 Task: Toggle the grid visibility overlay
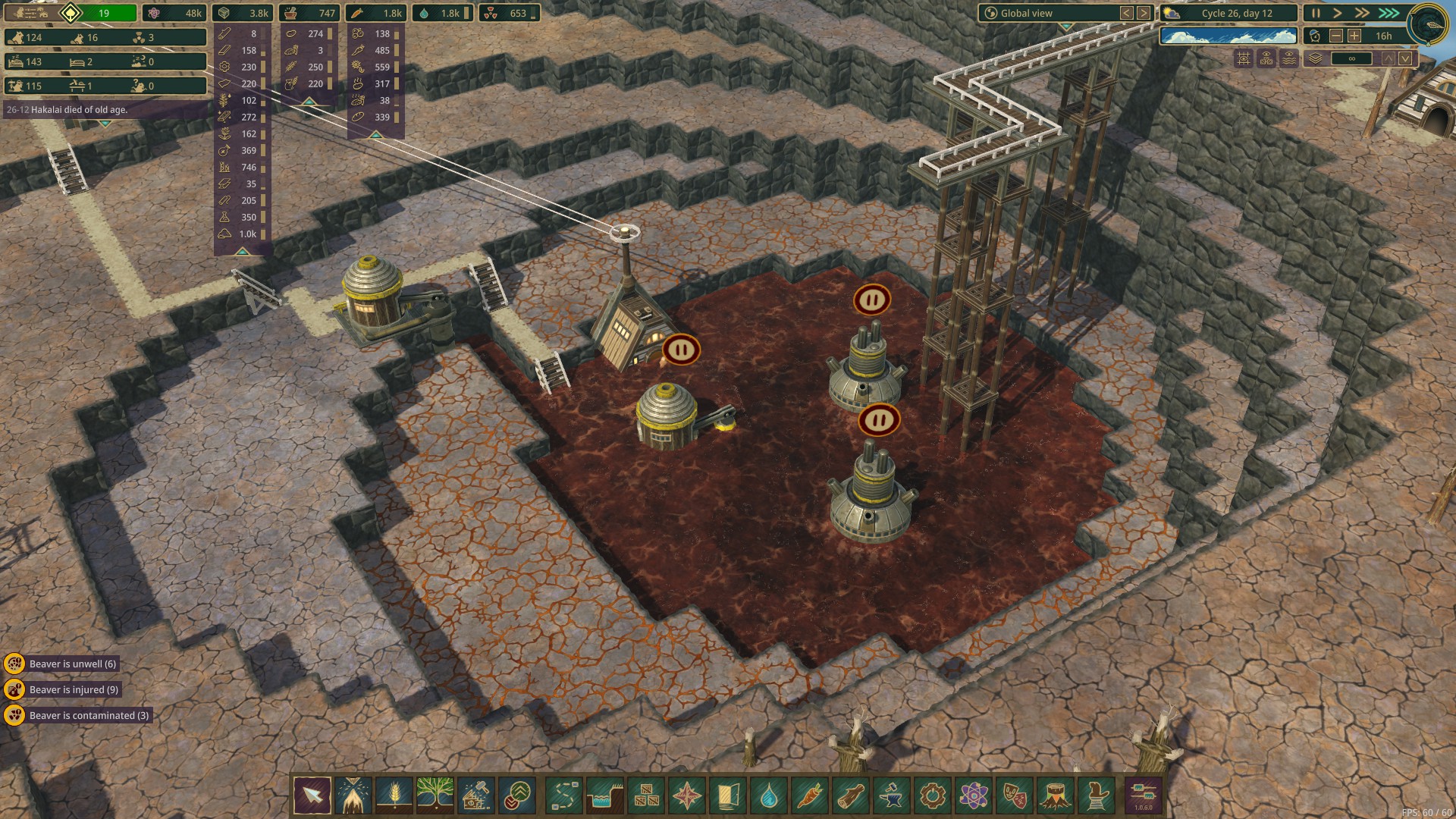pyautogui.click(x=1244, y=58)
